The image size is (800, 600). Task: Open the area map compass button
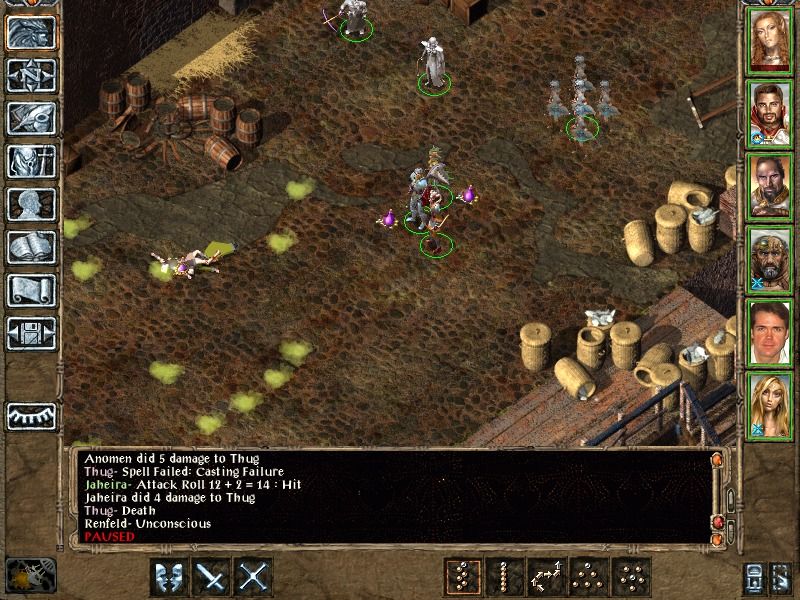tap(32, 75)
